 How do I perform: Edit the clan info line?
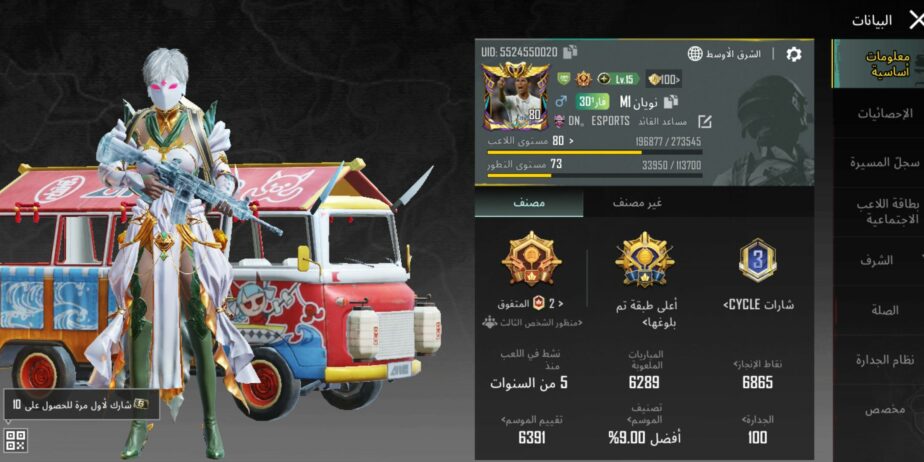tap(705, 121)
